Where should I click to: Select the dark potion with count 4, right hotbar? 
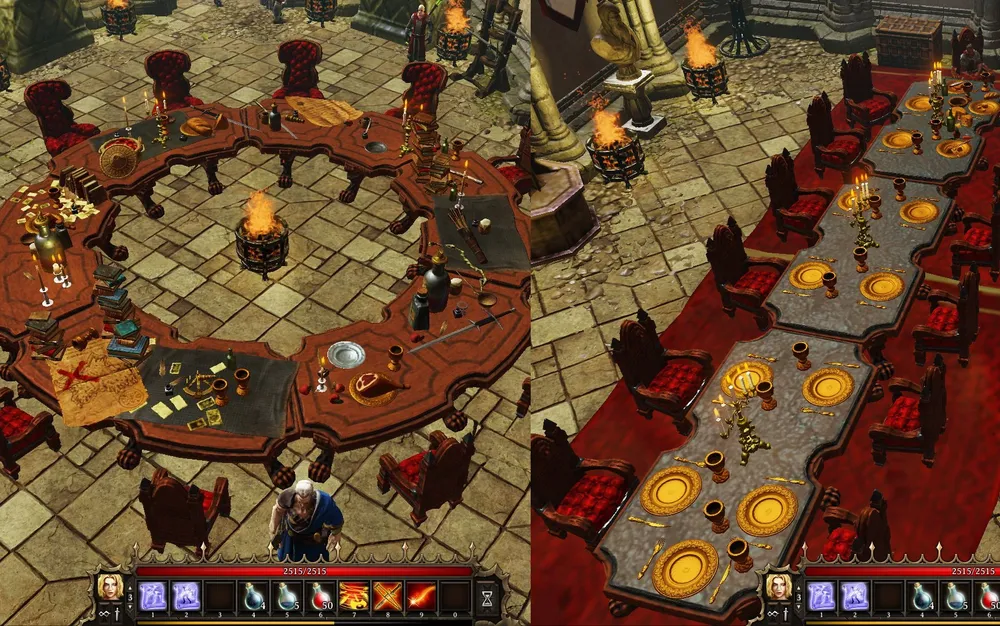pyautogui.click(x=923, y=596)
